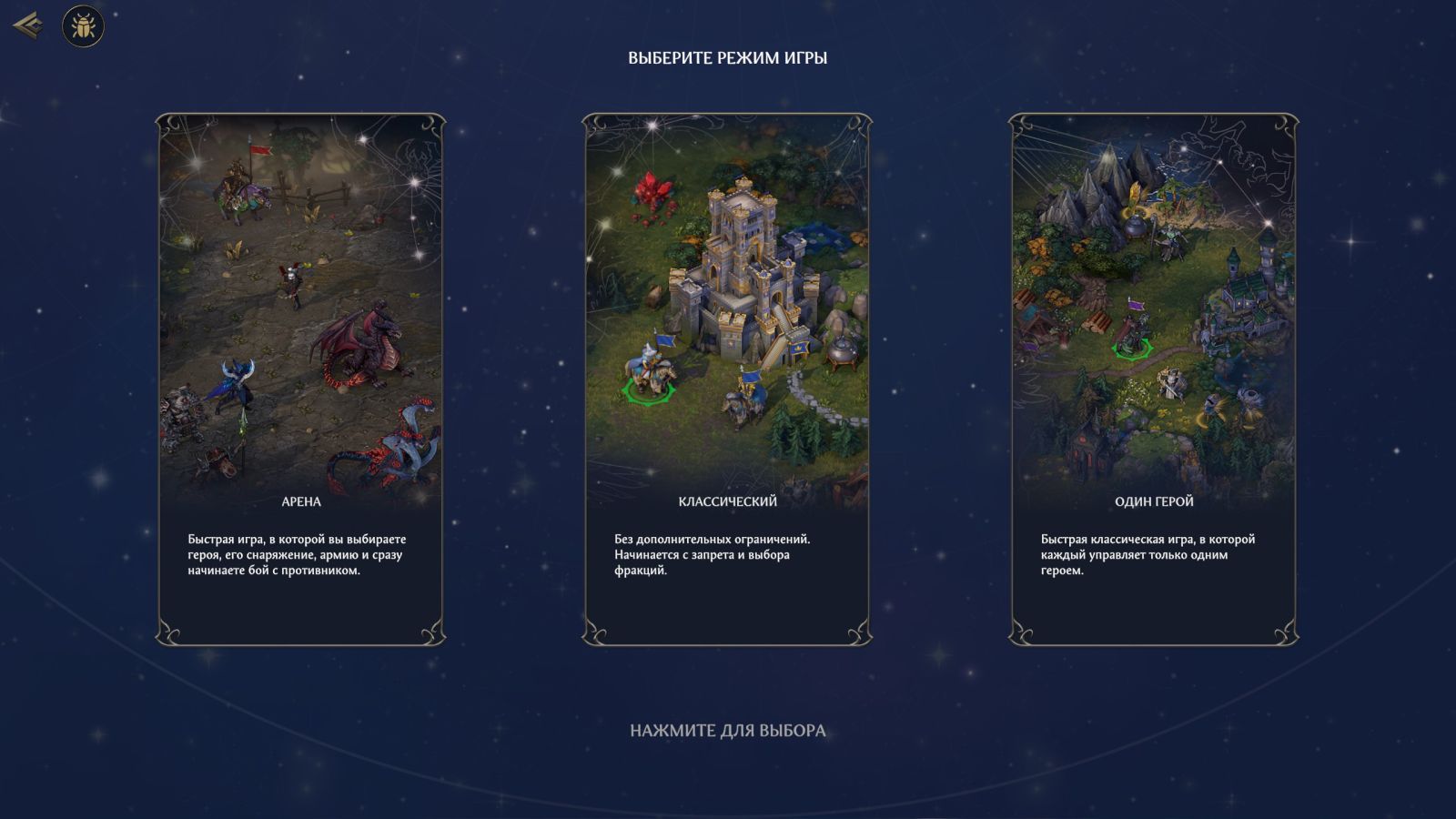Go back with the arrow button
This screenshot has width=1456, height=819.
coord(27,25)
